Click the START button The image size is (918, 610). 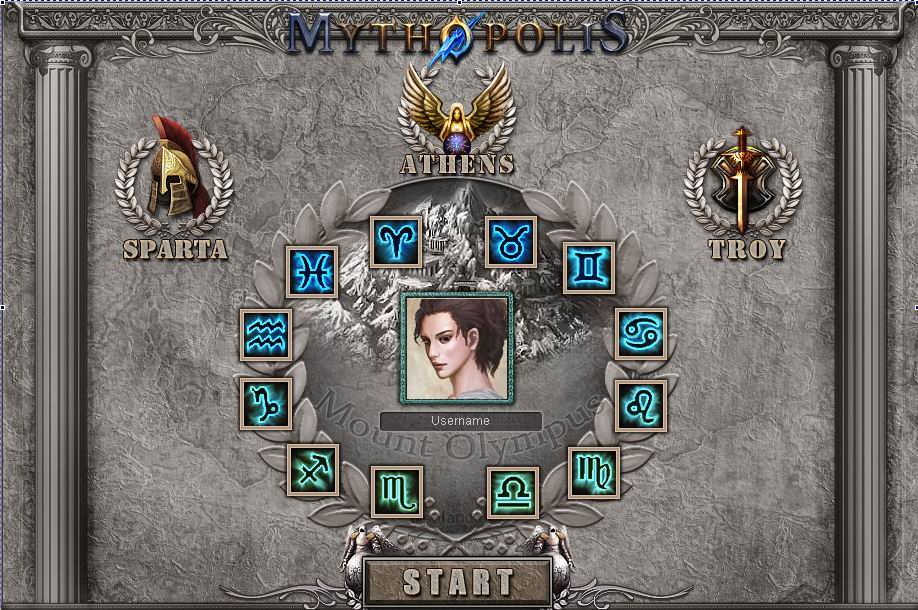457,581
